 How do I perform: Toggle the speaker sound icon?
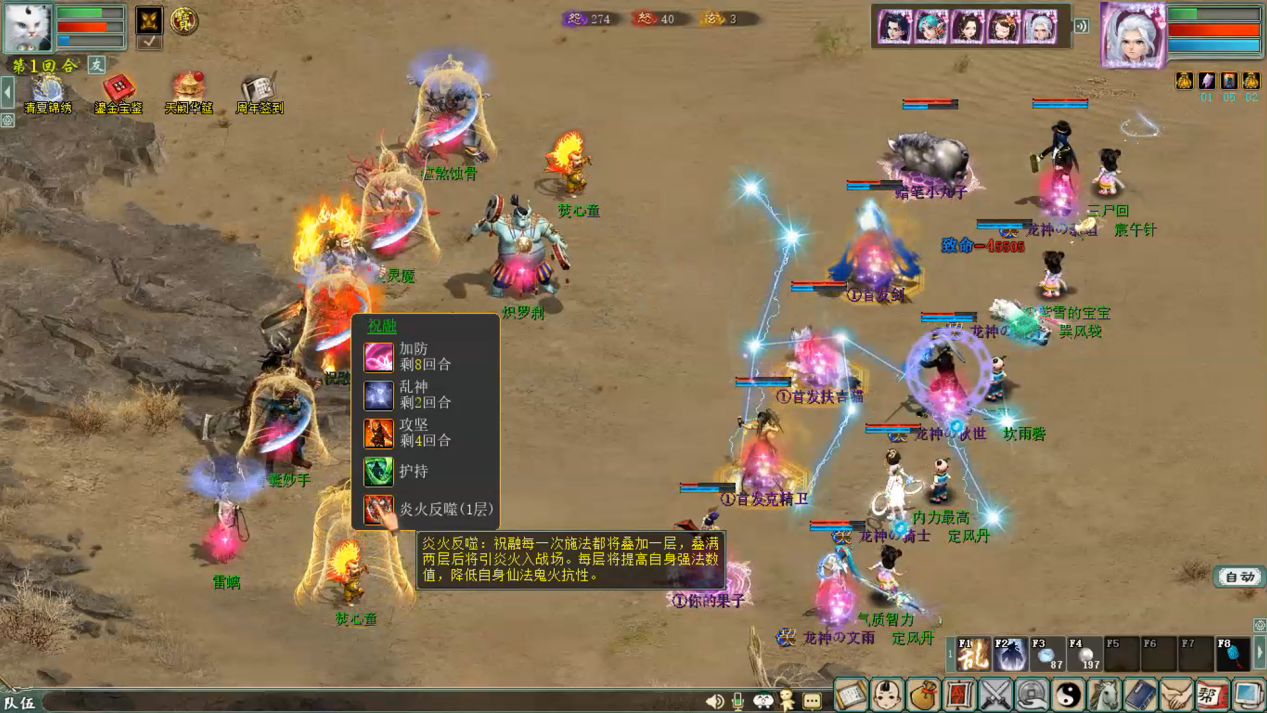[714, 701]
